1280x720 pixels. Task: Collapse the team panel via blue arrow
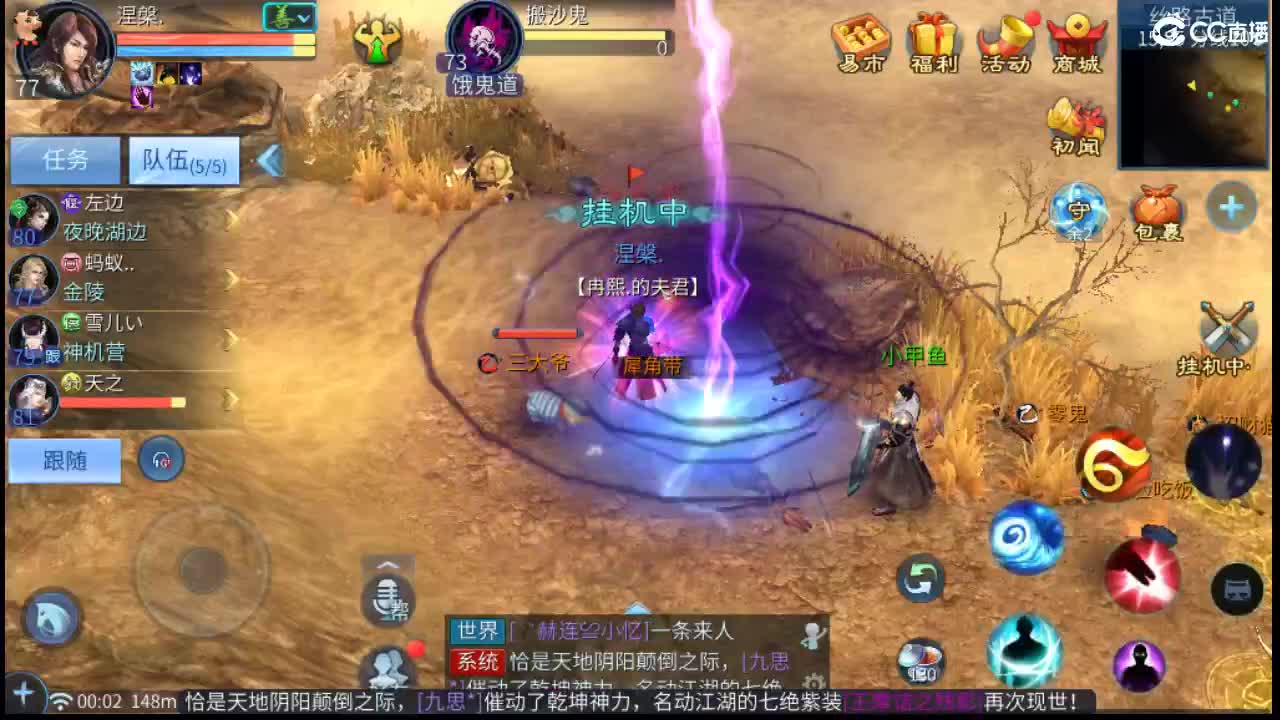[268, 158]
